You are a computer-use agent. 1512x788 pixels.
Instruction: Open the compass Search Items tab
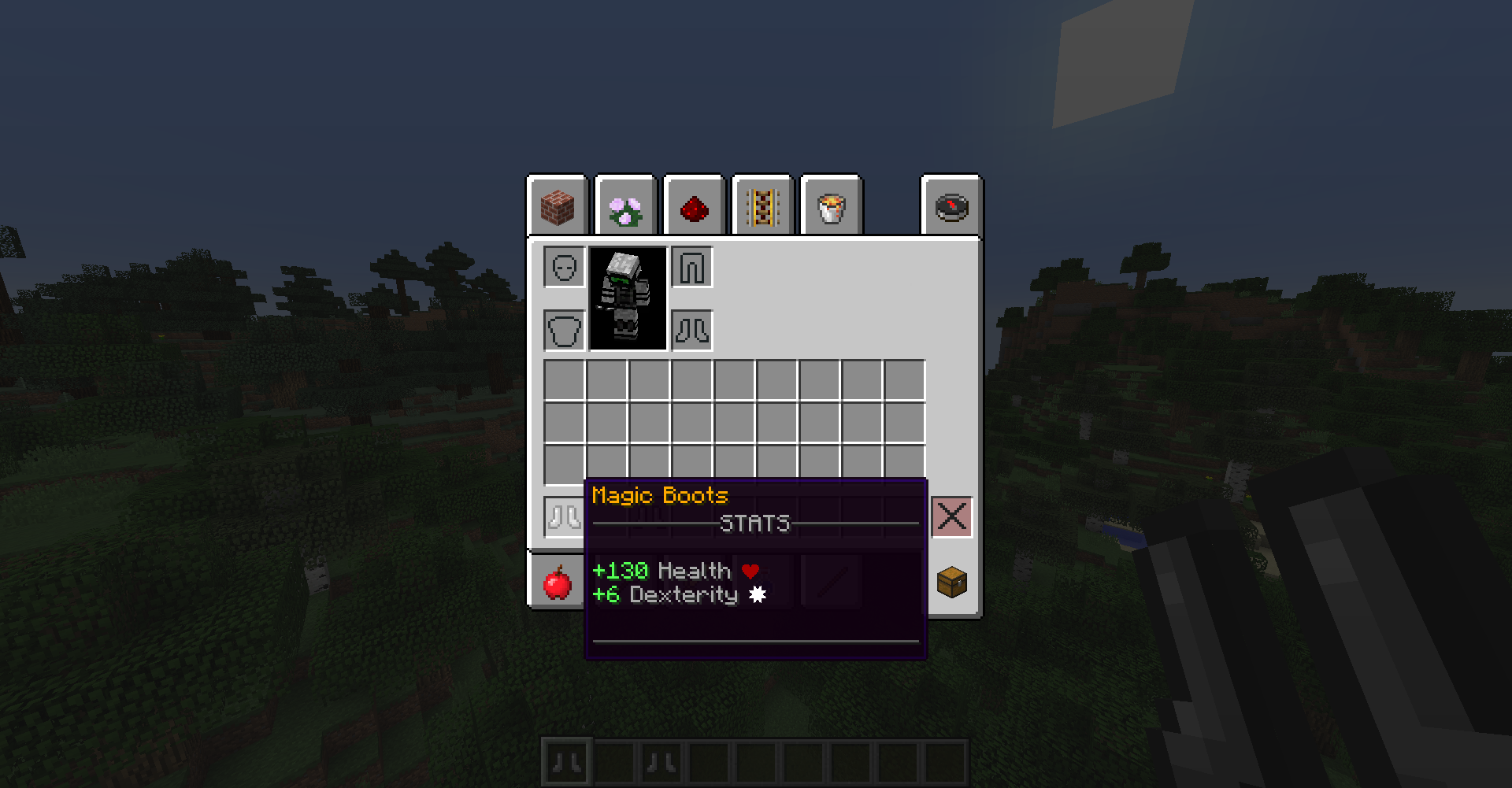[x=951, y=206]
